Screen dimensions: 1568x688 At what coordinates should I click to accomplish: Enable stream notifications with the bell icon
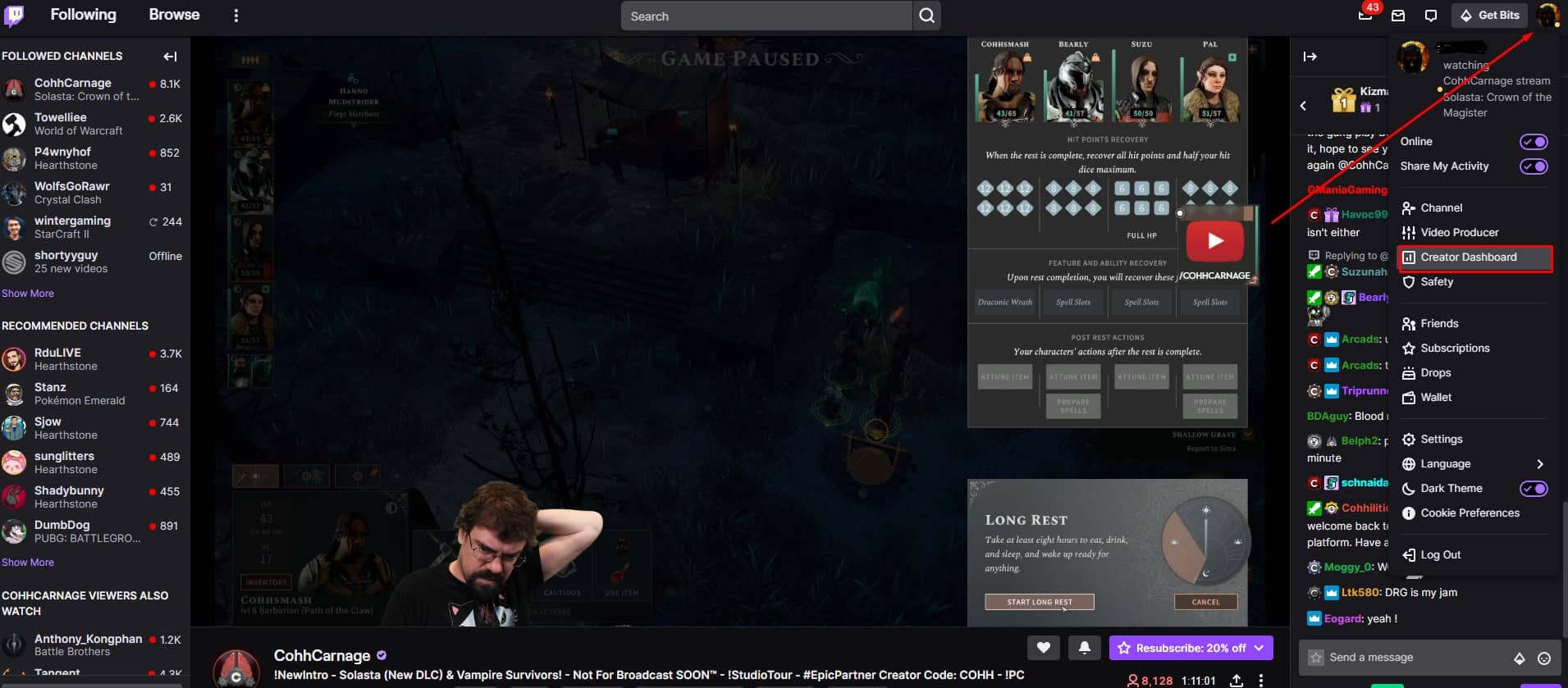point(1086,647)
